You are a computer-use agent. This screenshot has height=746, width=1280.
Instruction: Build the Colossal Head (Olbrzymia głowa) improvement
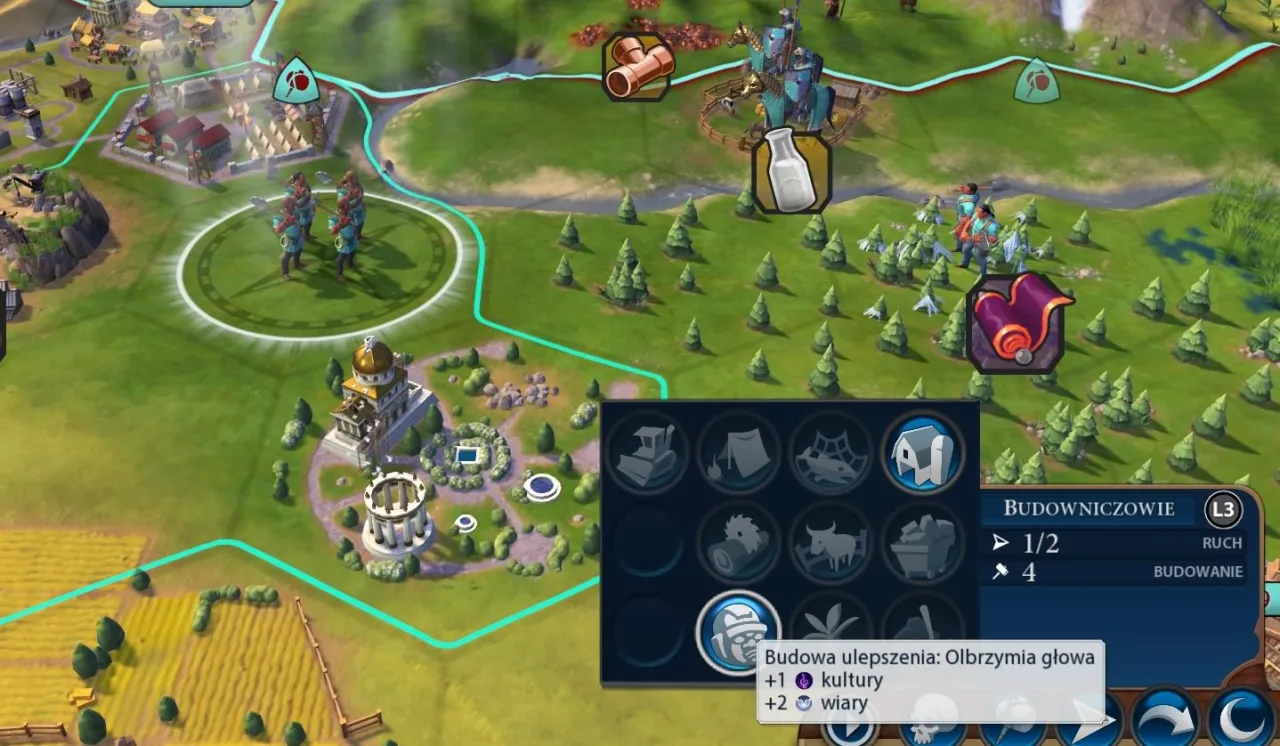click(x=738, y=632)
